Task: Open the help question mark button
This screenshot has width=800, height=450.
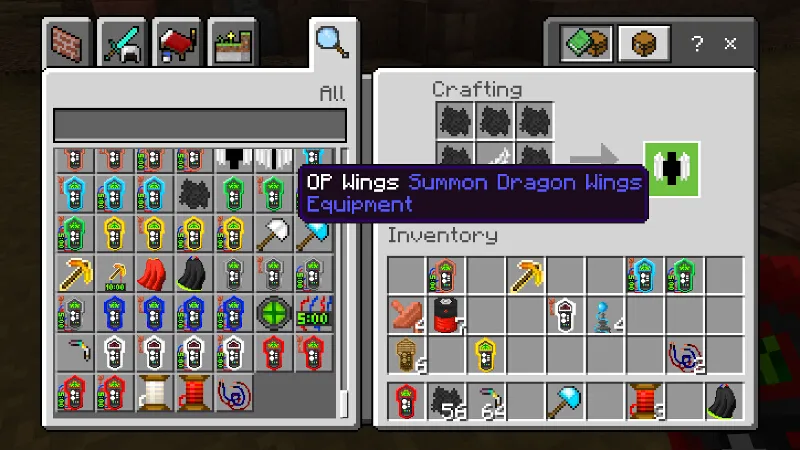Action: click(x=697, y=44)
